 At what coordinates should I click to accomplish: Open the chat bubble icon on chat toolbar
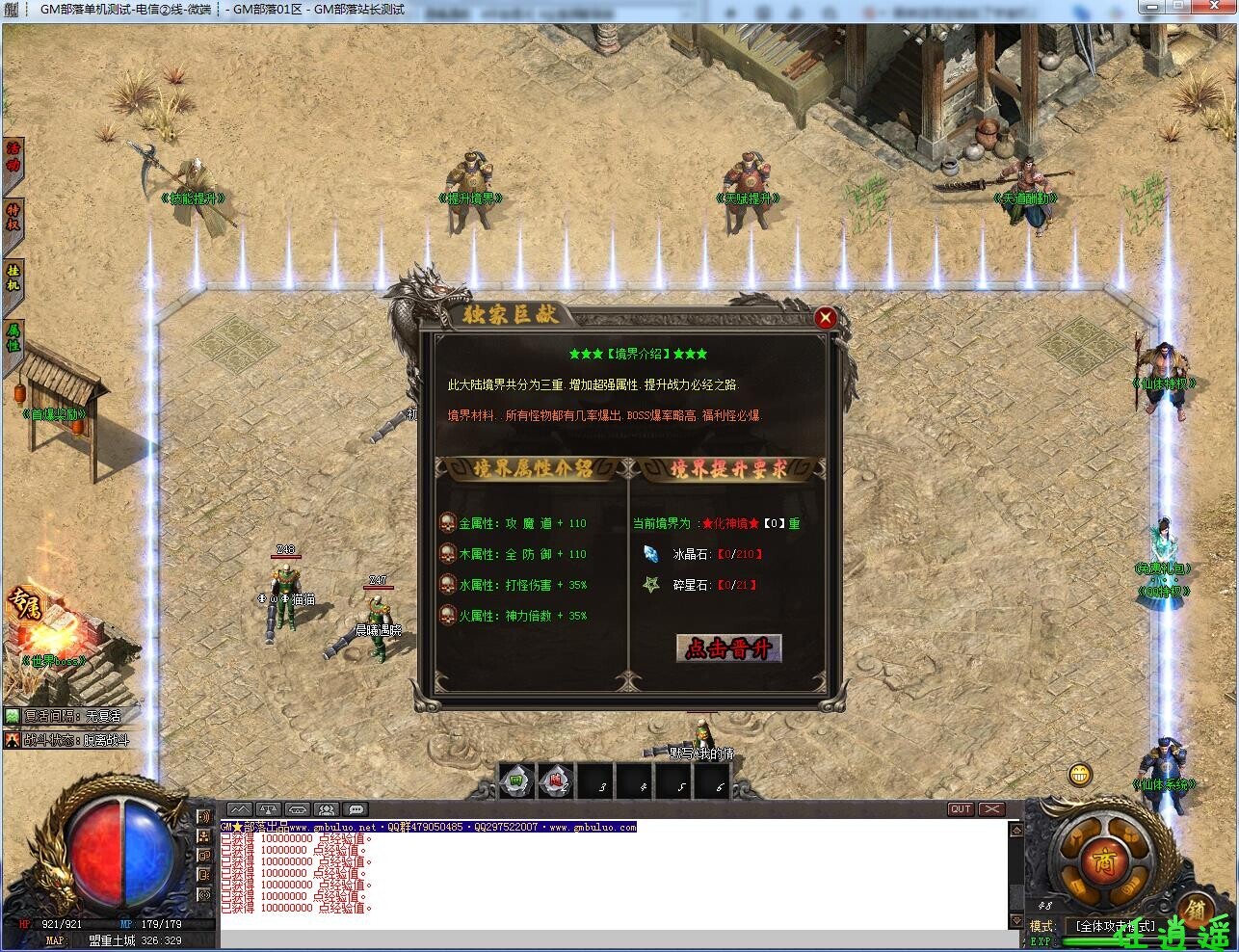[x=356, y=808]
